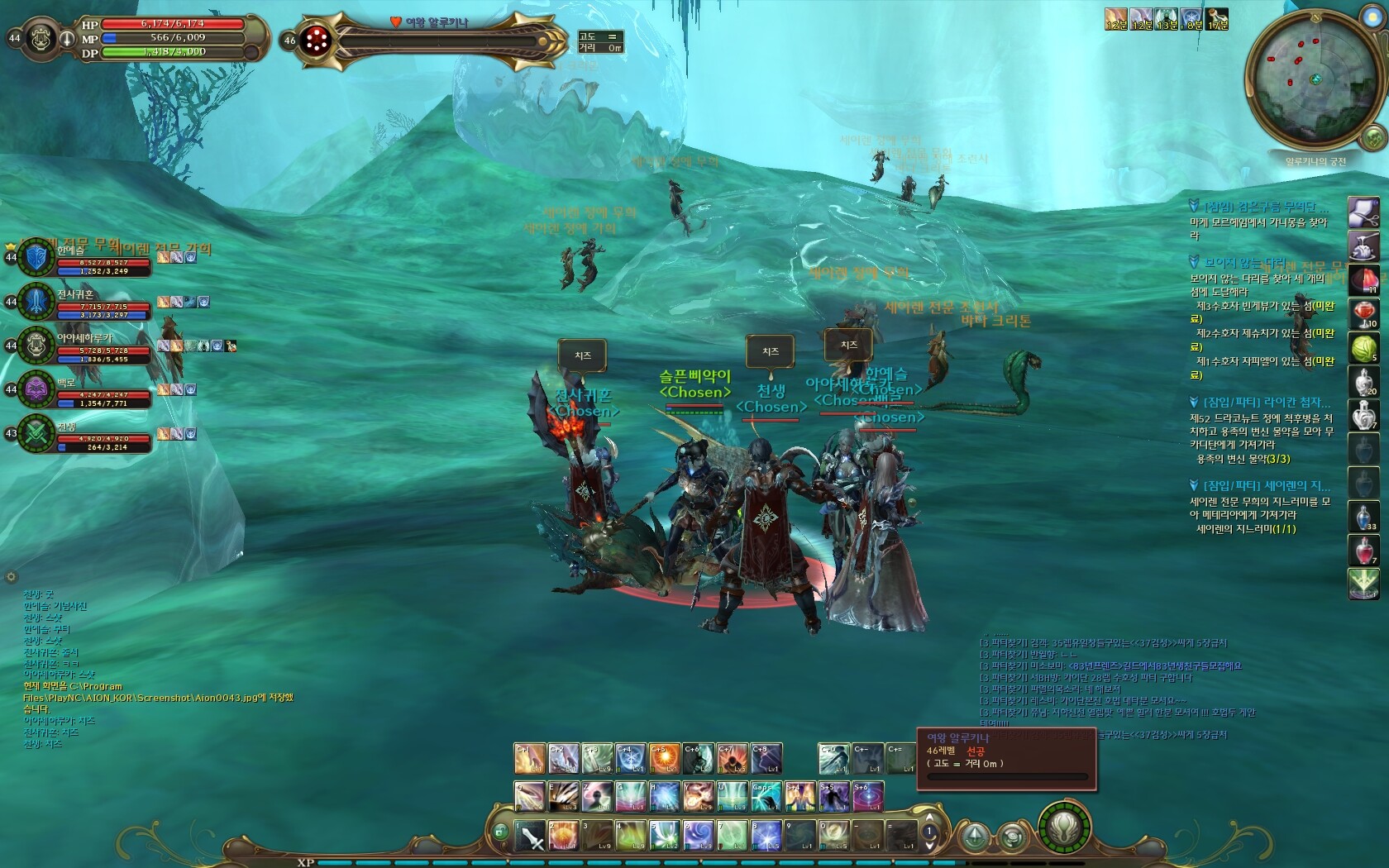Use the snowflake skill bound to C+4
The image size is (1389, 868).
[x=630, y=759]
